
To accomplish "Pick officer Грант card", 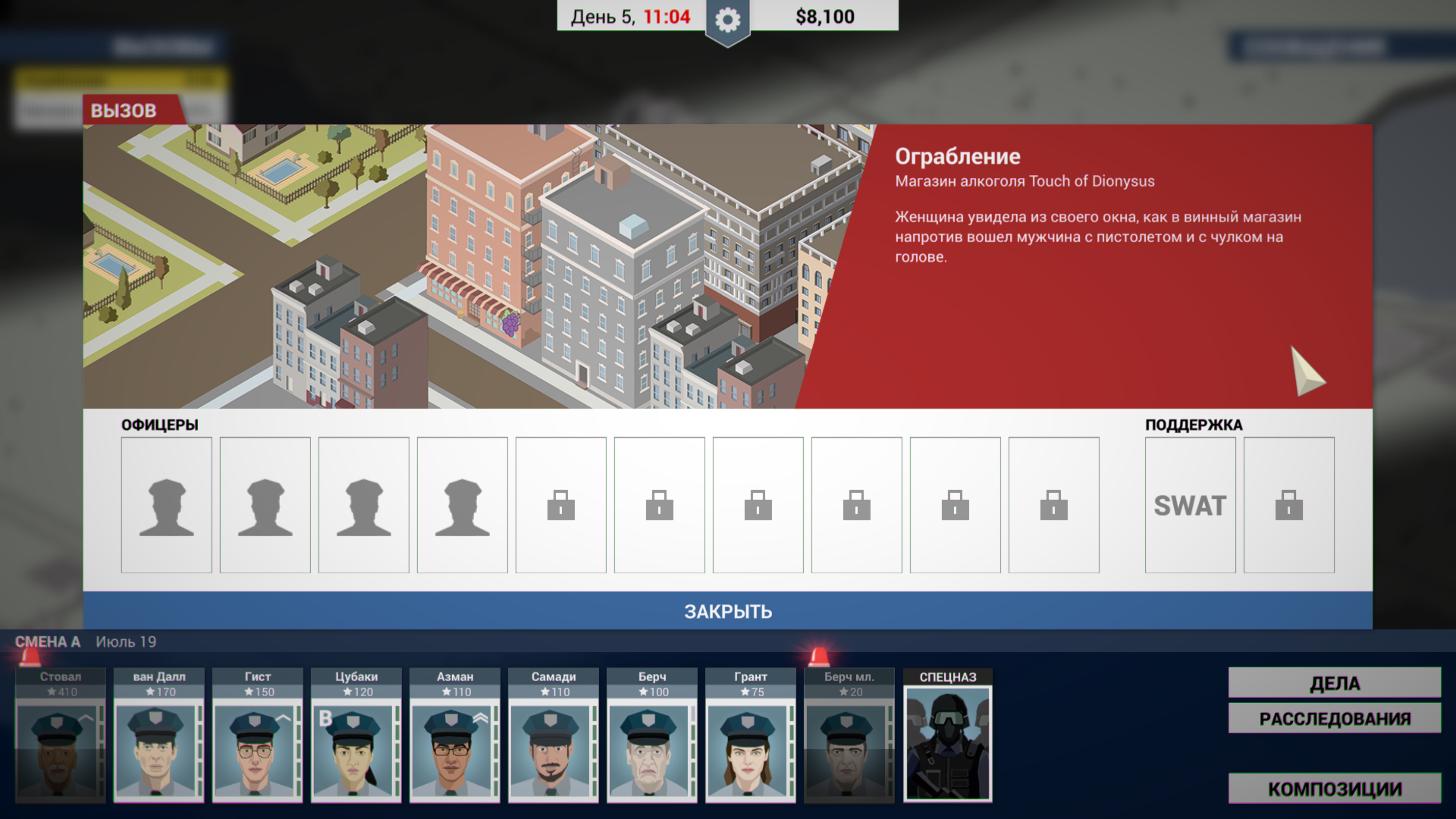I will 751,736.
